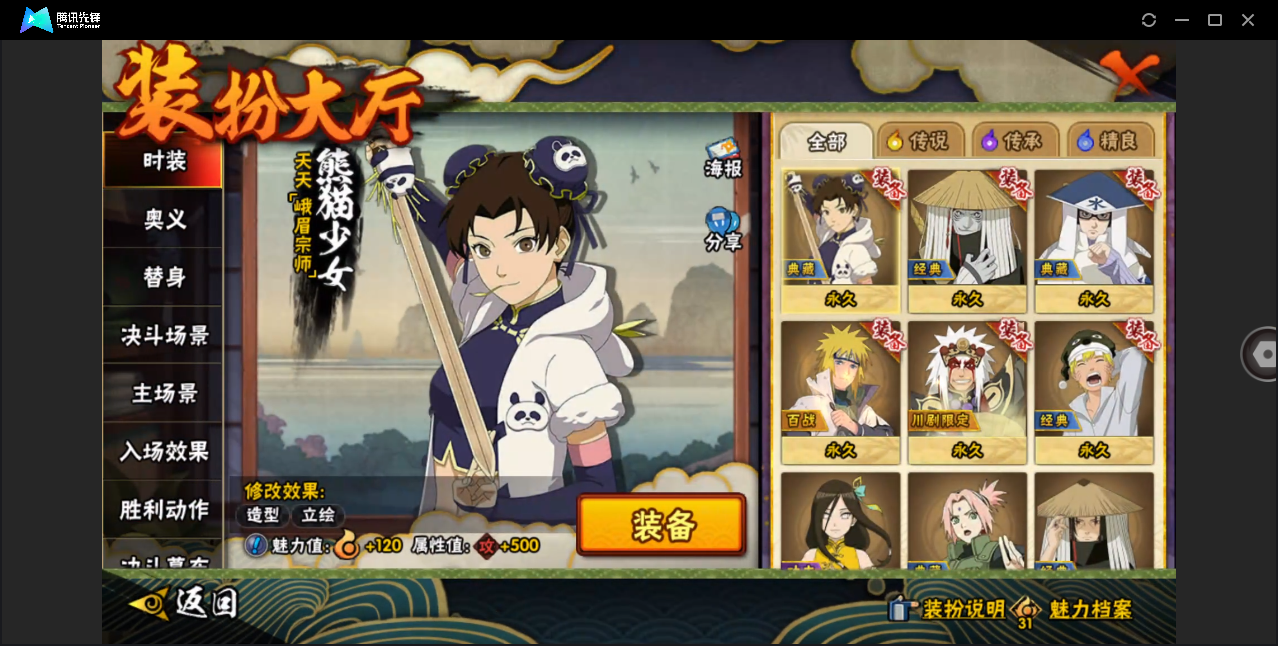Close the dress-up hall with the X
The image size is (1278, 646).
click(1129, 72)
